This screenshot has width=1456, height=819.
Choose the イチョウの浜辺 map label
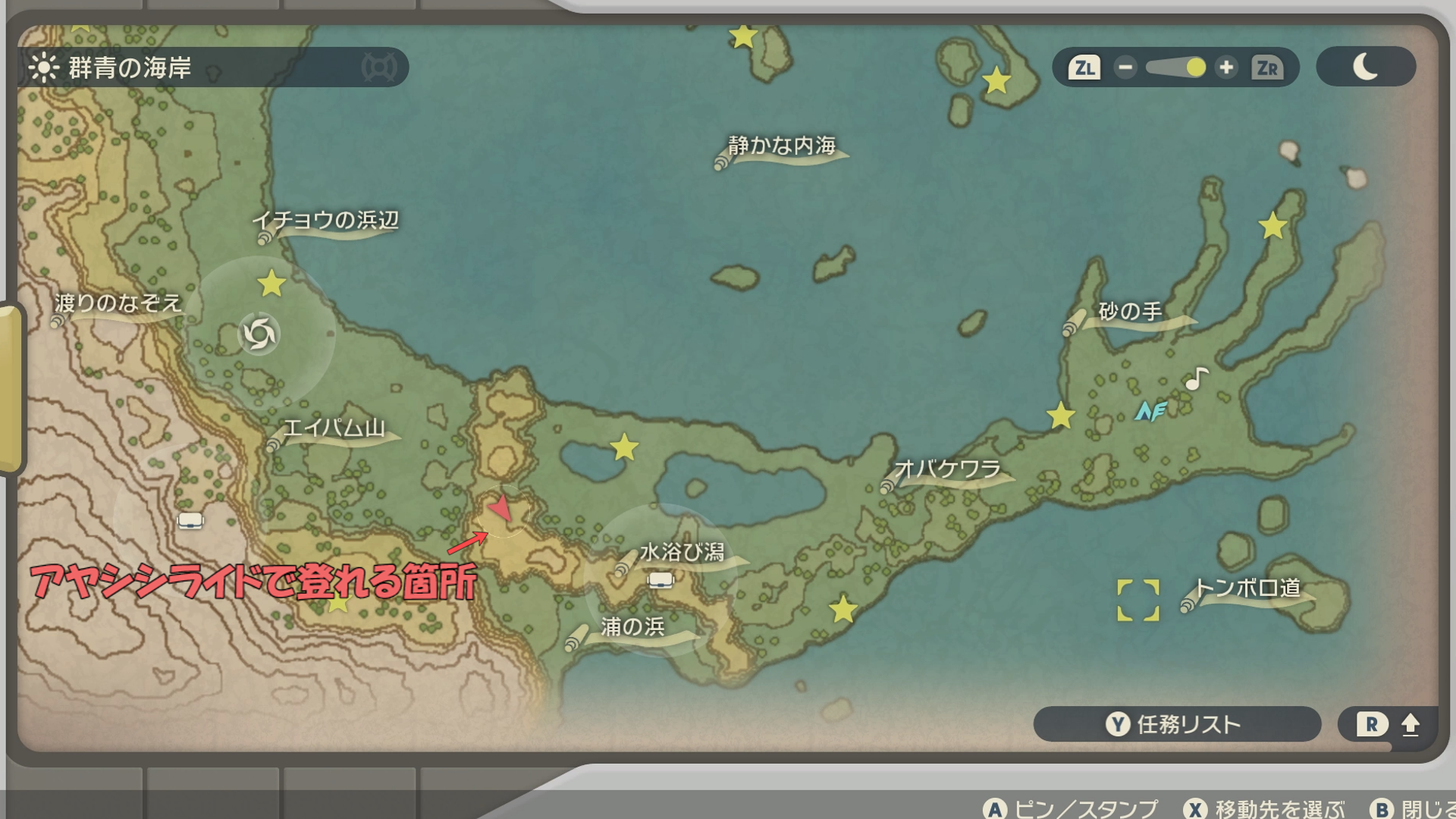point(325,221)
